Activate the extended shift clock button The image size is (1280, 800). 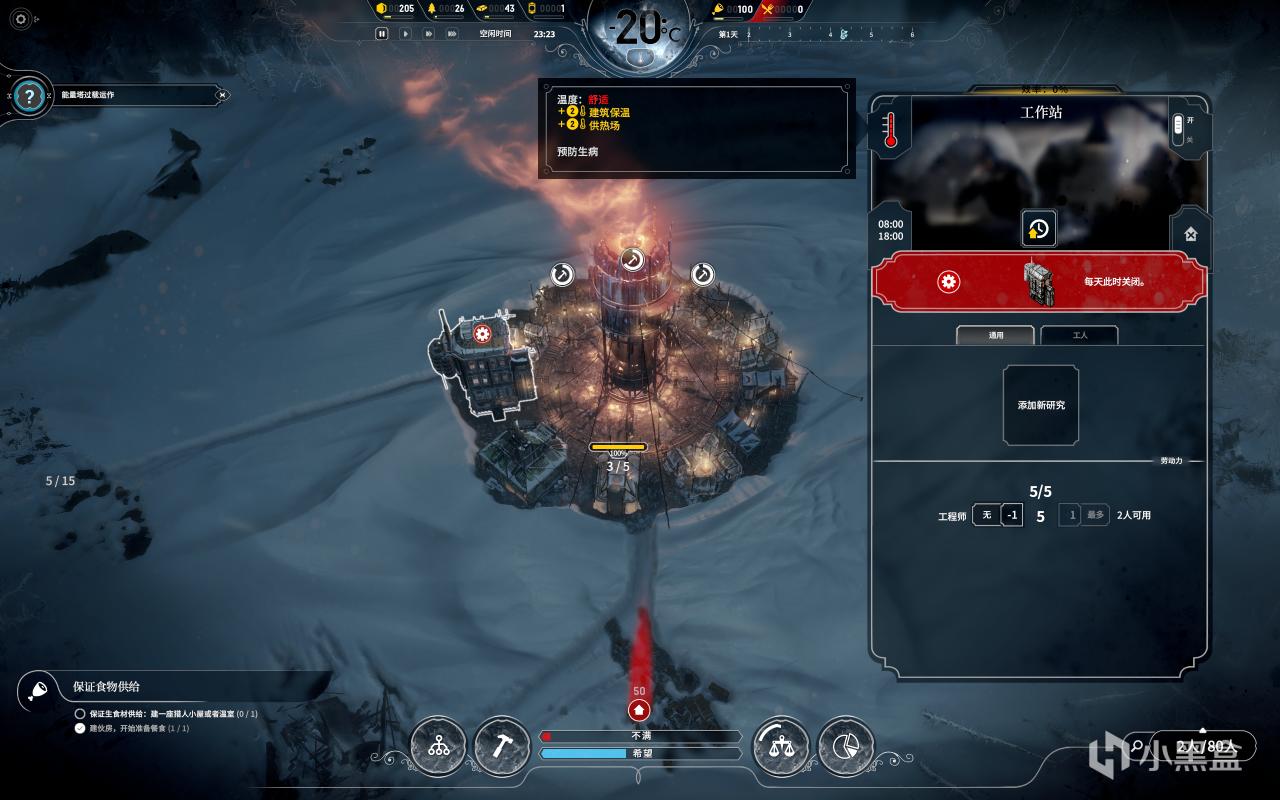point(1038,229)
